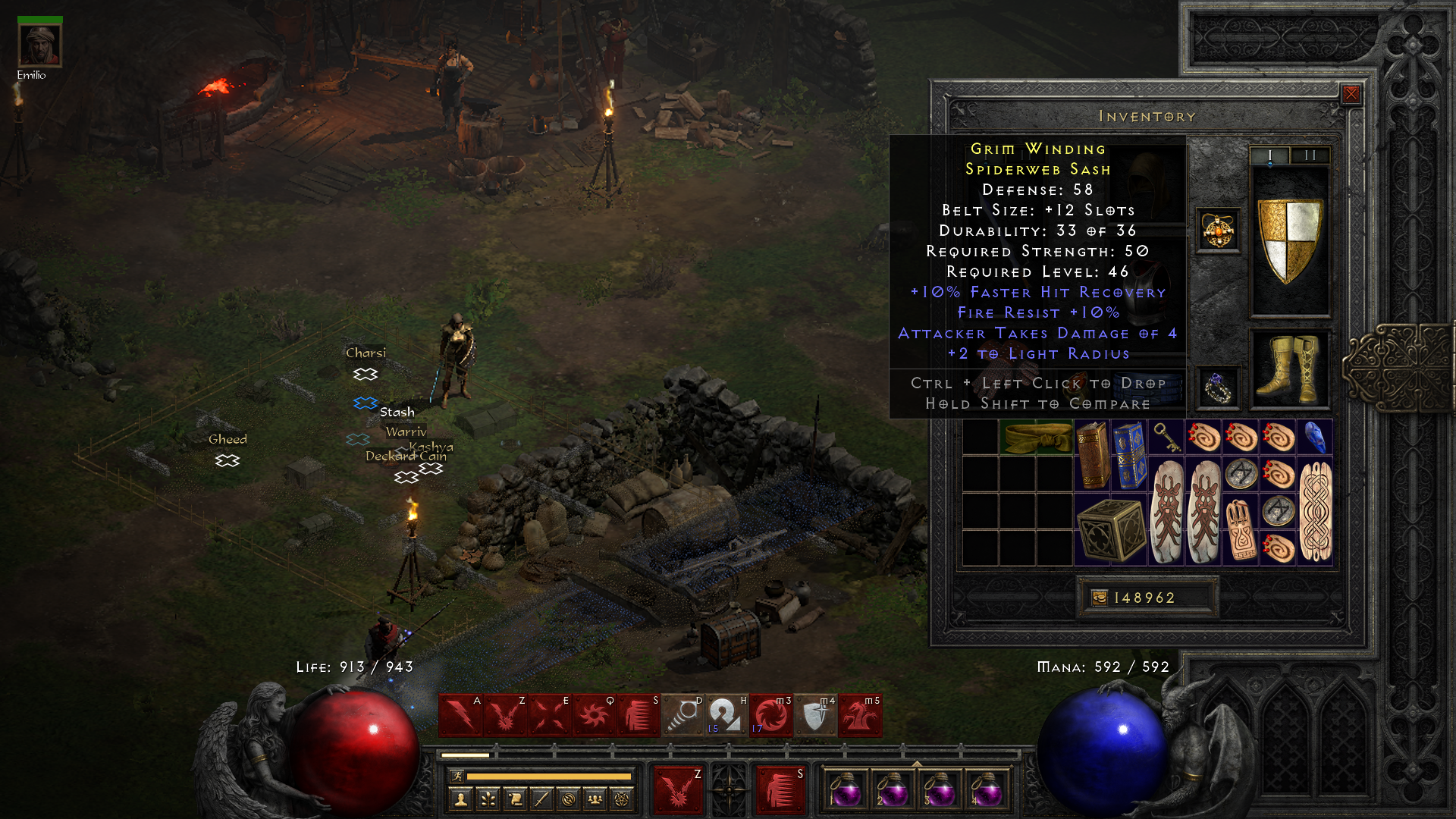Close the Inventory panel
1456x819 pixels.
tap(1351, 94)
